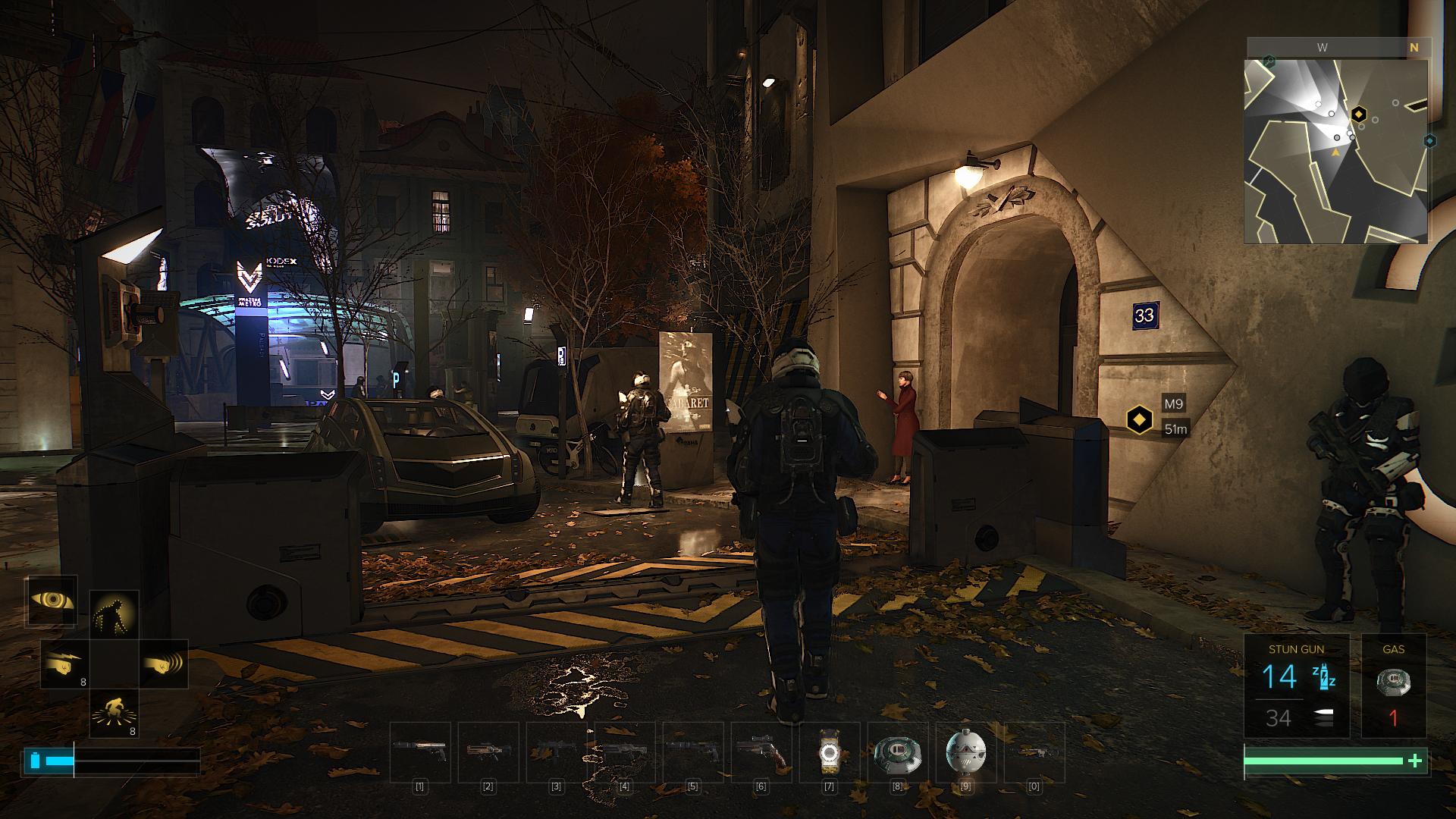The height and width of the screenshot is (819, 1456).
Task: Click the gold objective marker on minimap
Action: 1359,115
